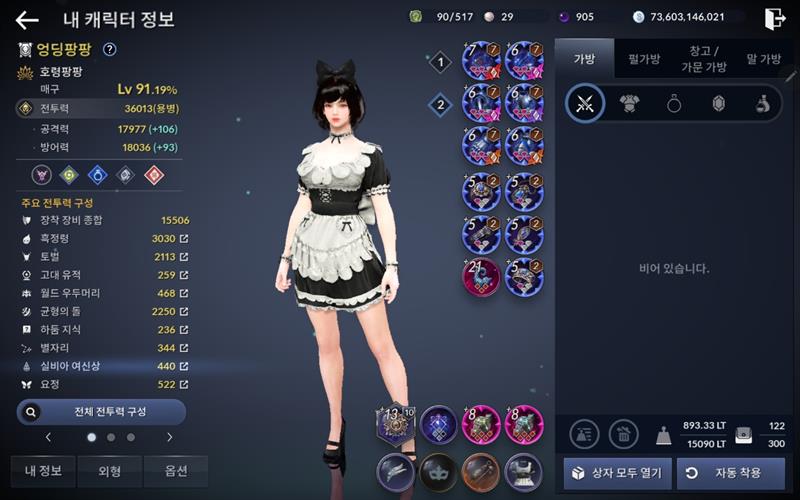Open the 흑정령 detail link

click(183, 239)
